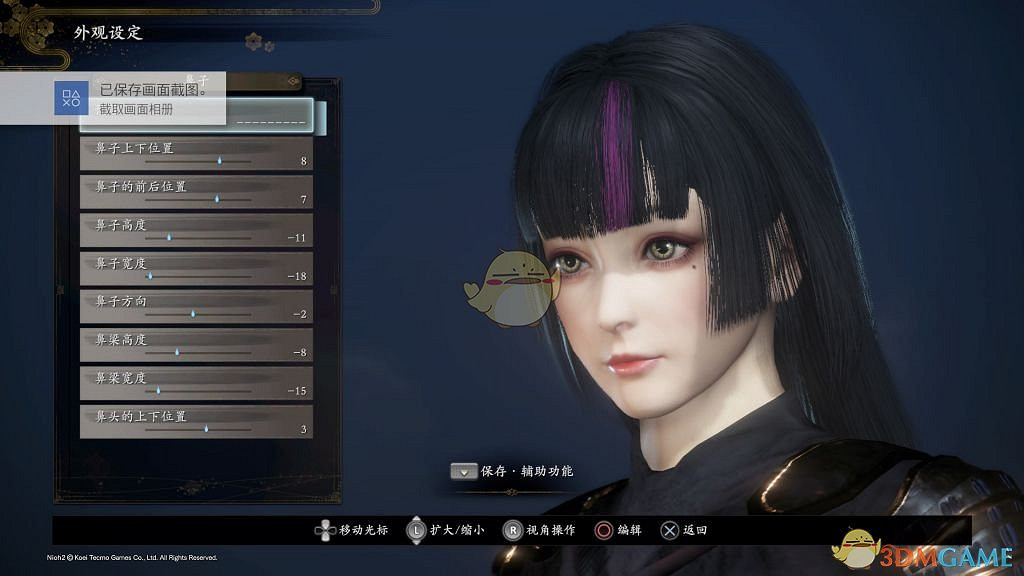1024x576 pixels.
Task: Highlight the 鼻梁宽度 slider row
Action: click(196, 383)
